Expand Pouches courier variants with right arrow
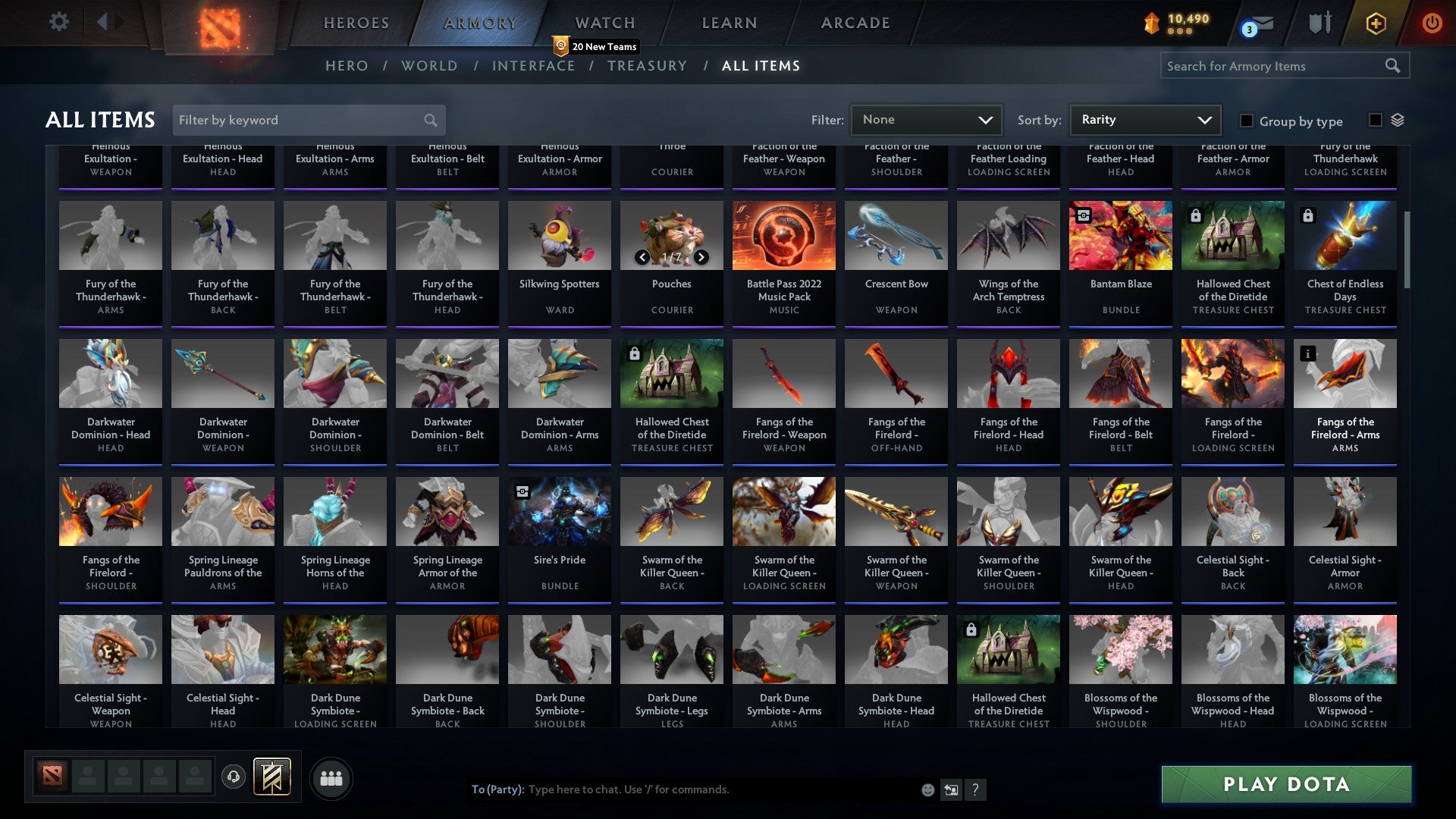The width and height of the screenshot is (1456, 819). 700,257
